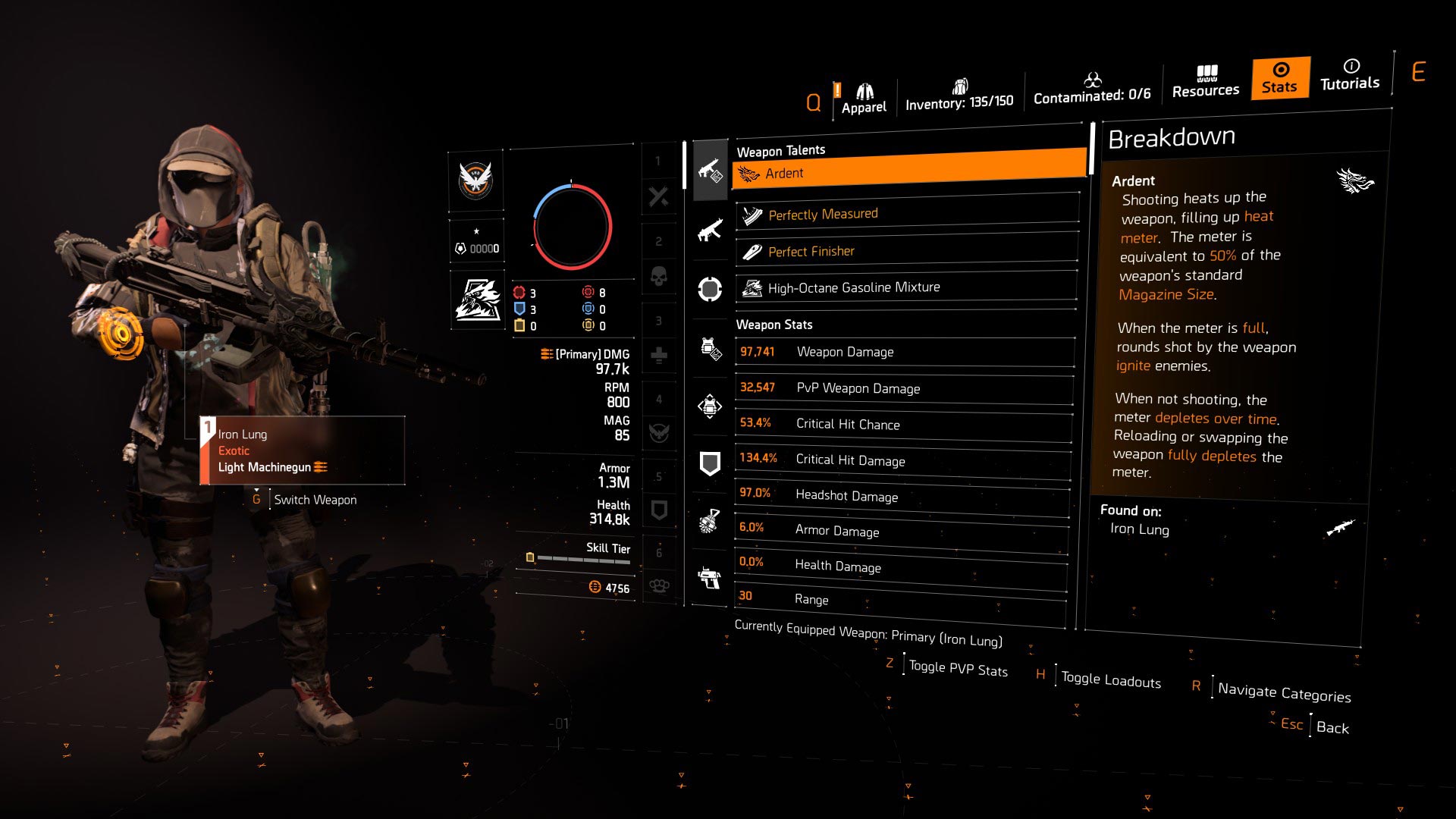This screenshot has width=1456, height=819.
Task: Select the equipped primary weapon slot icon
Action: pos(710,170)
